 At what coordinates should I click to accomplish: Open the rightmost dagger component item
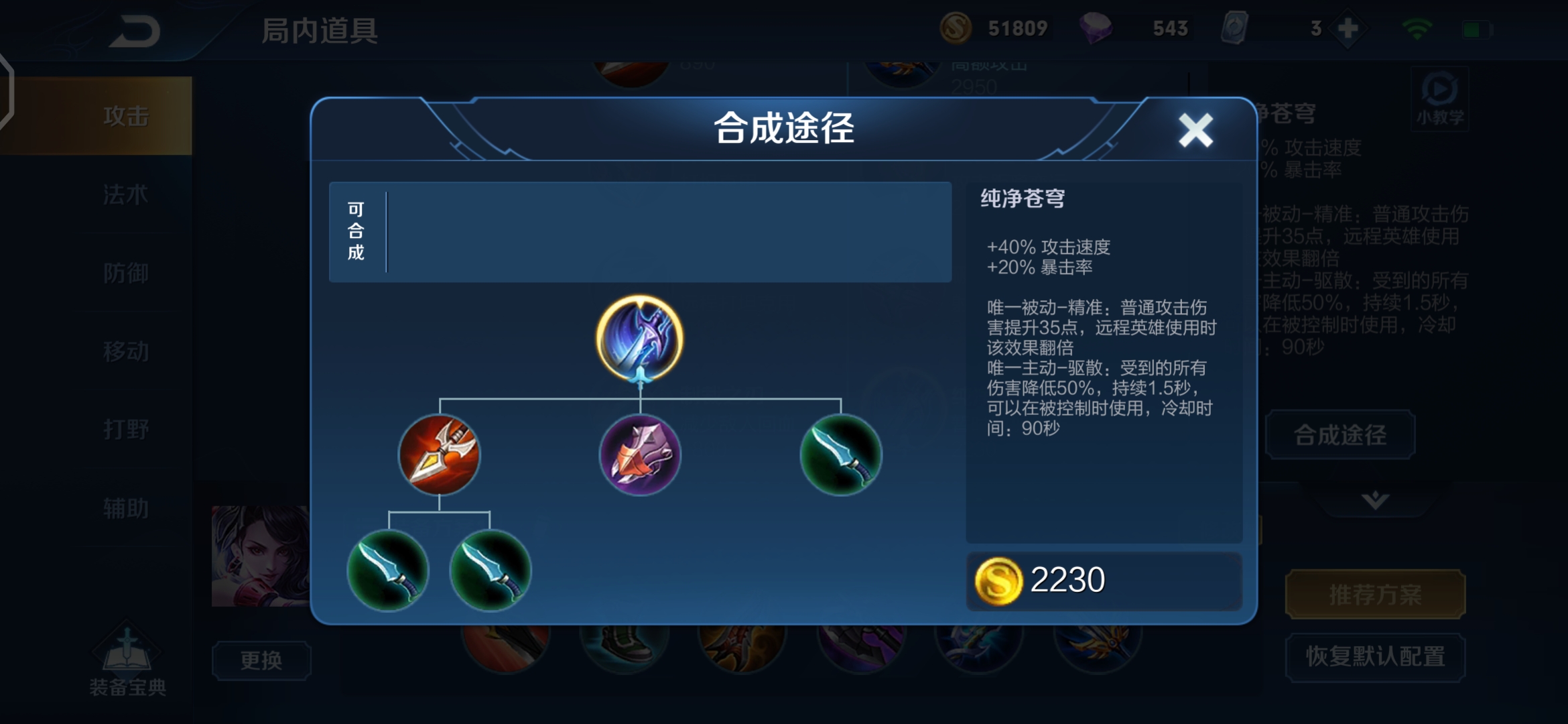click(842, 456)
